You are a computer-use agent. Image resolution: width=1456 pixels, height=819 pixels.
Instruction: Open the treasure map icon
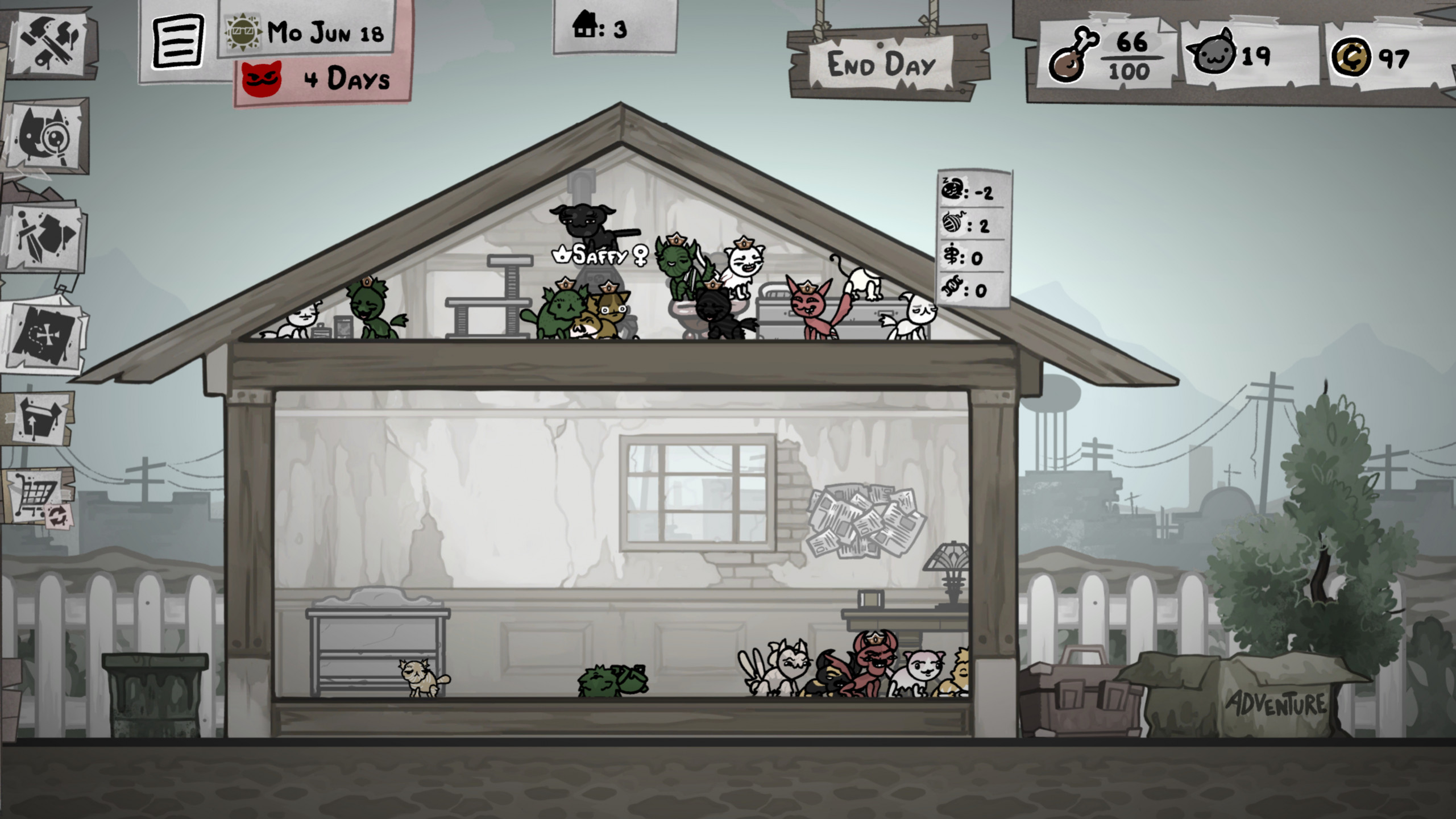pos(44,335)
